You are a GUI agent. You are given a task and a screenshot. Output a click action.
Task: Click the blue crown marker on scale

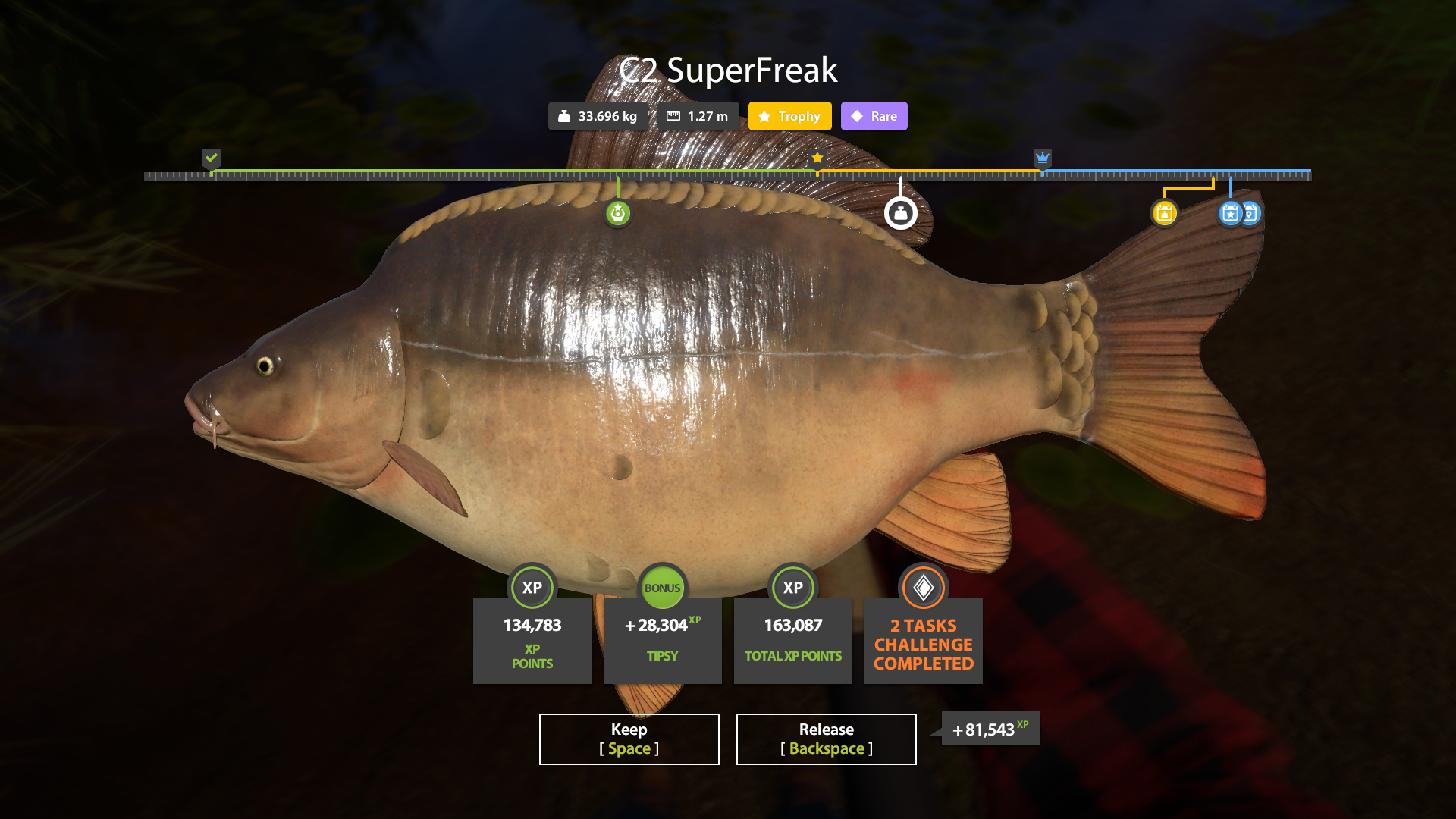tap(1043, 158)
